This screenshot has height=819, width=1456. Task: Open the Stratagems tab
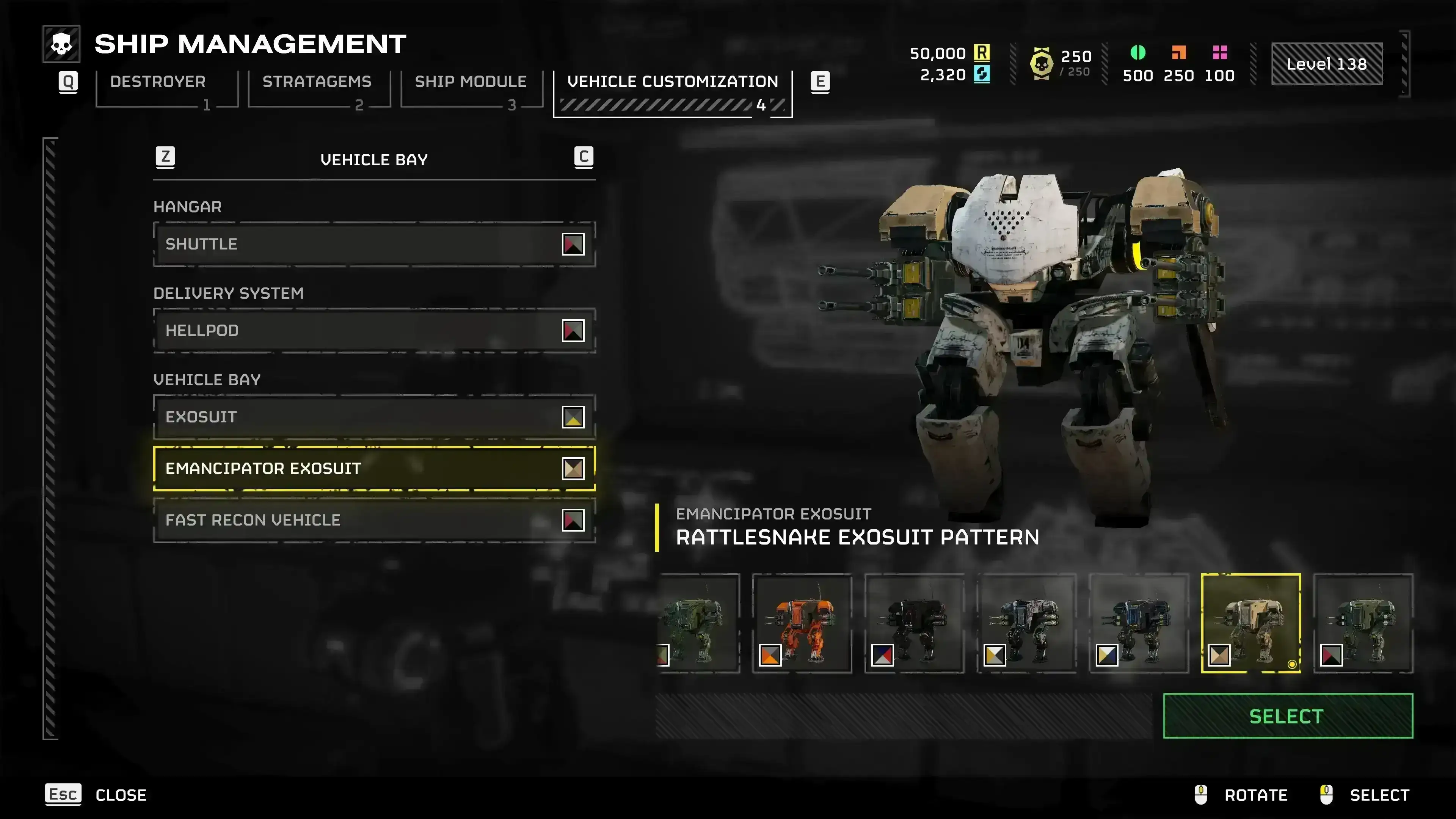(317, 83)
